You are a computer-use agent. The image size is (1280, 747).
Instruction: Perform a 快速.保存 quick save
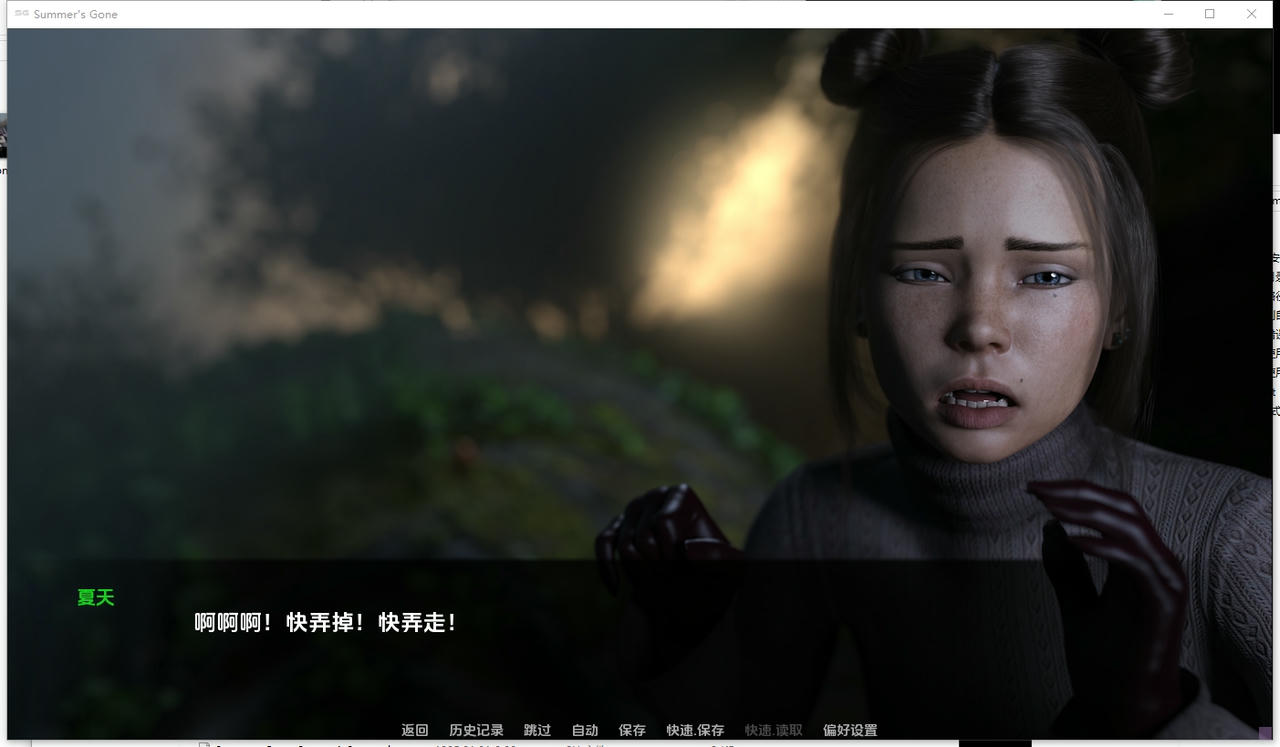(x=693, y=730)
